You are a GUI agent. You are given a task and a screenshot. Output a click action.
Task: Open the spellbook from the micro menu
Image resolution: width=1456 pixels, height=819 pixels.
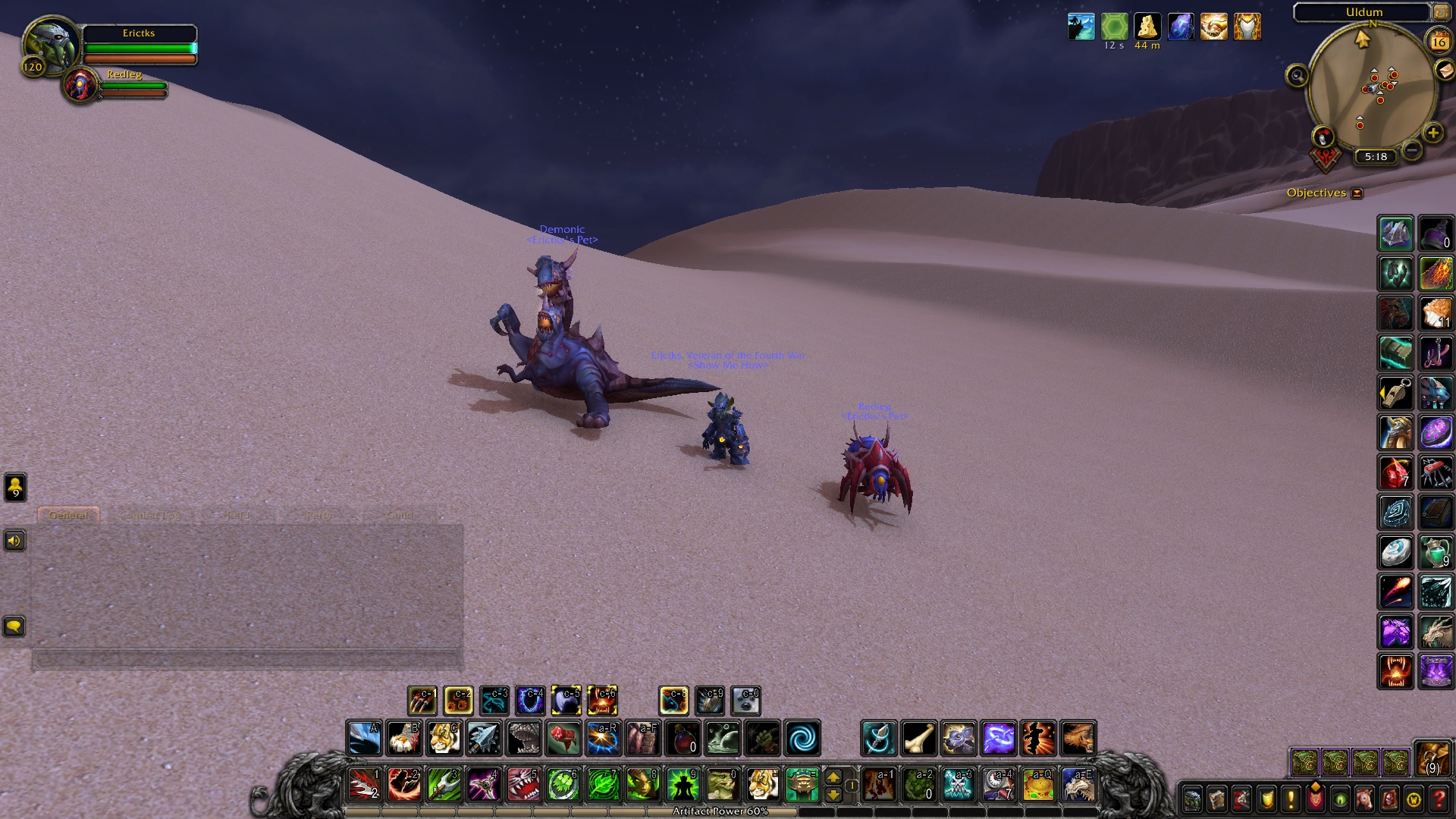[x=1216, y=798]
